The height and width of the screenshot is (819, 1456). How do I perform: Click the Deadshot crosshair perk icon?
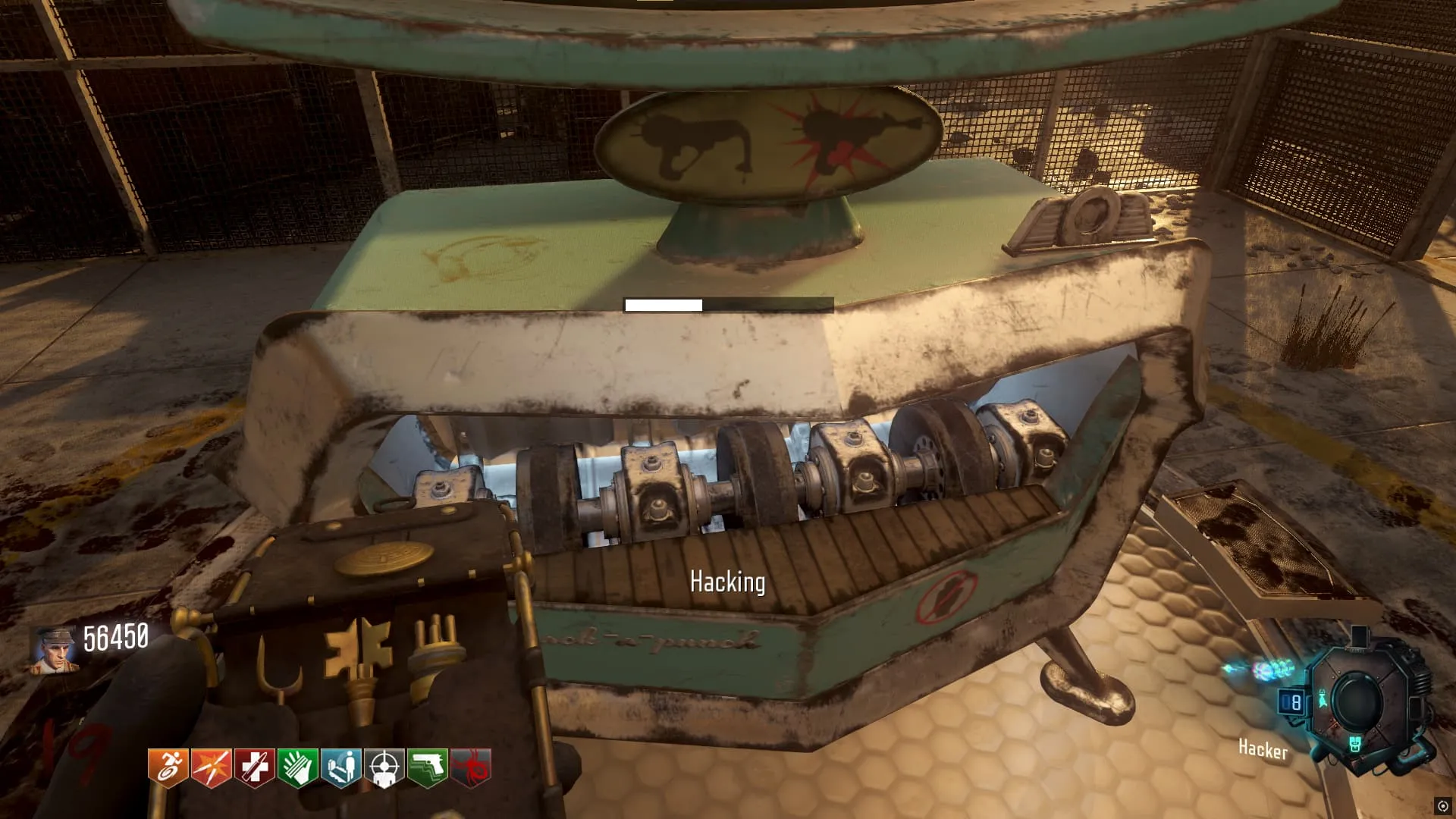(384, 767)
